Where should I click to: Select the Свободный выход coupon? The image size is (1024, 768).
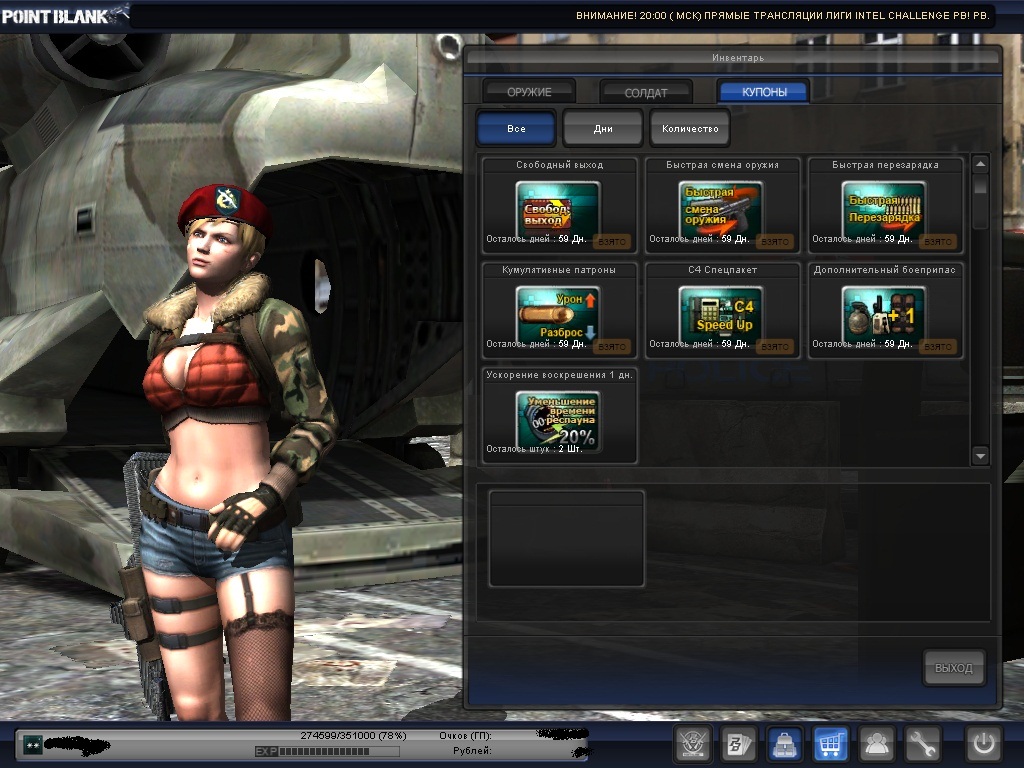tap(559, 210)
